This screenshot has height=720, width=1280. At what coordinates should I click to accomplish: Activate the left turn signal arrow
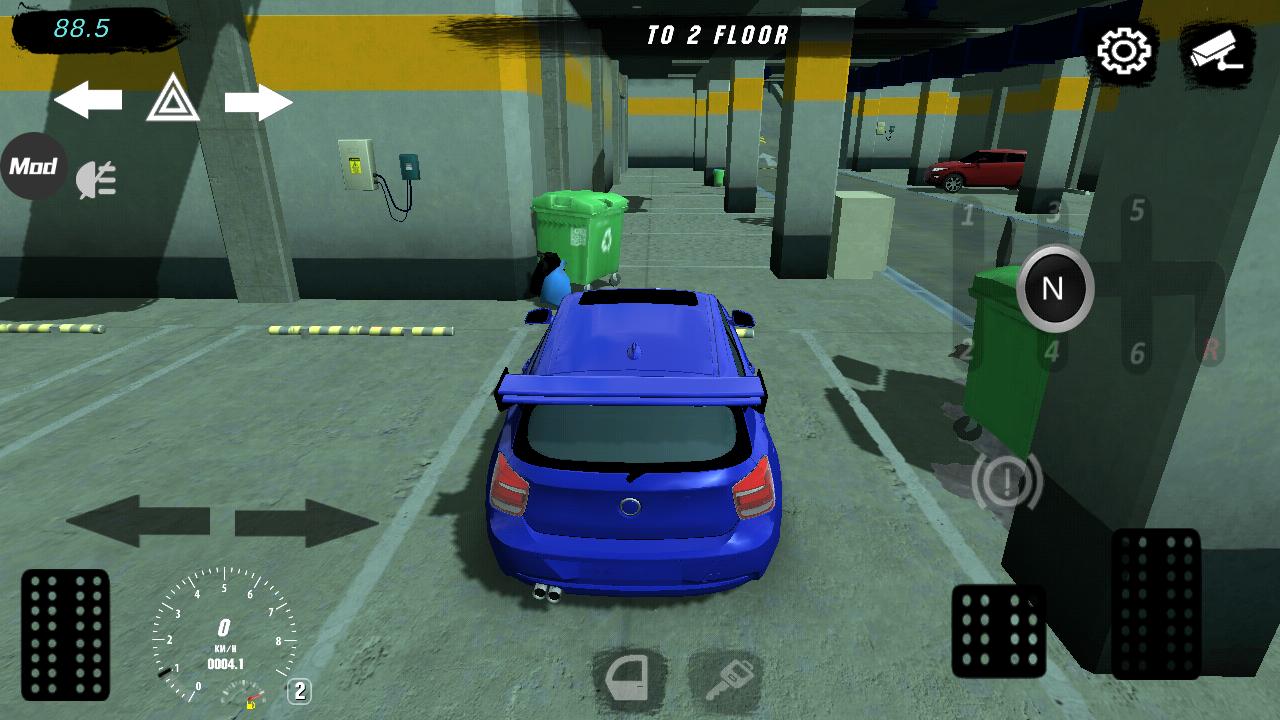pos(88,101)
